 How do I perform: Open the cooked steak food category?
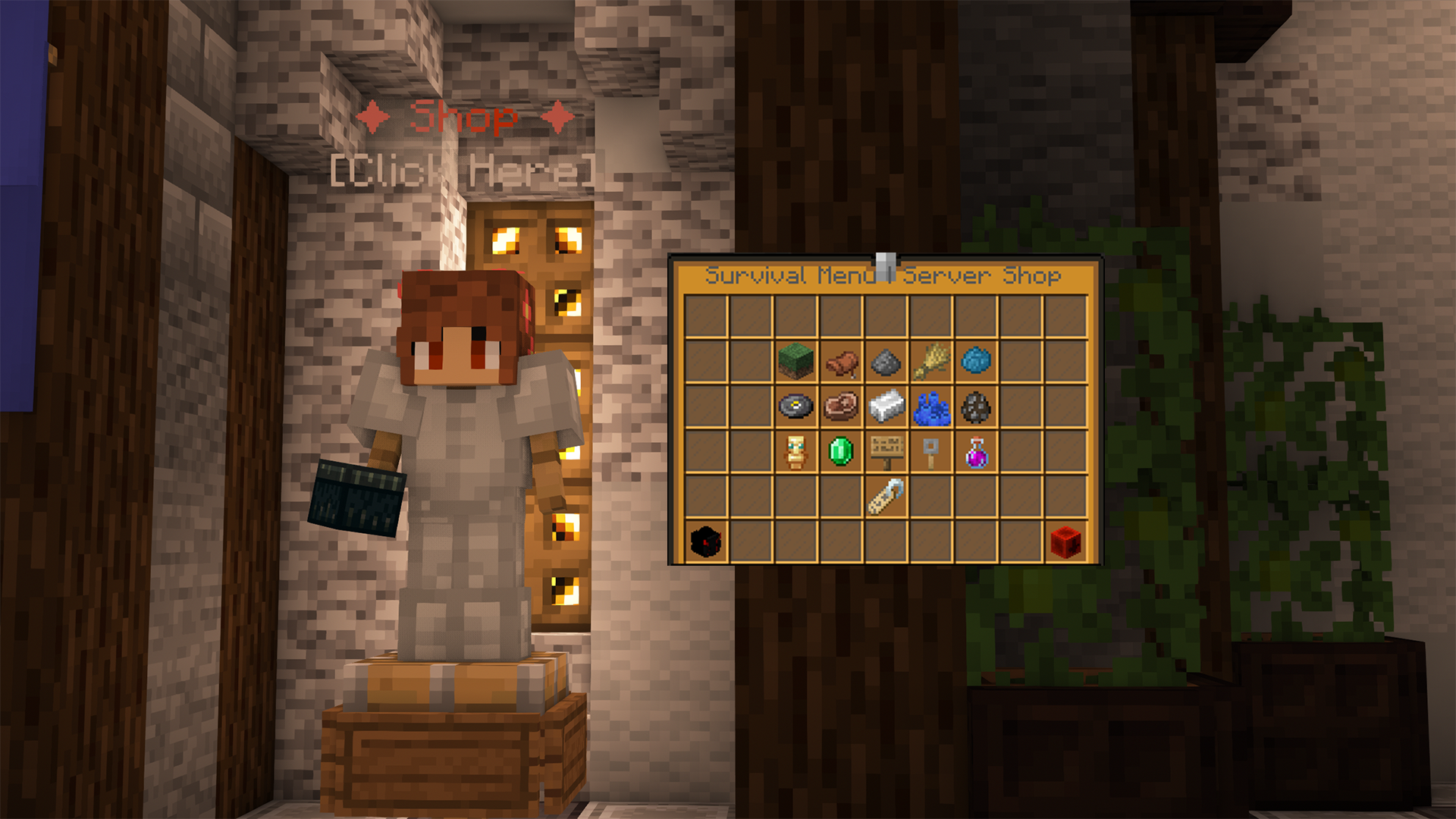click(840, 408)
